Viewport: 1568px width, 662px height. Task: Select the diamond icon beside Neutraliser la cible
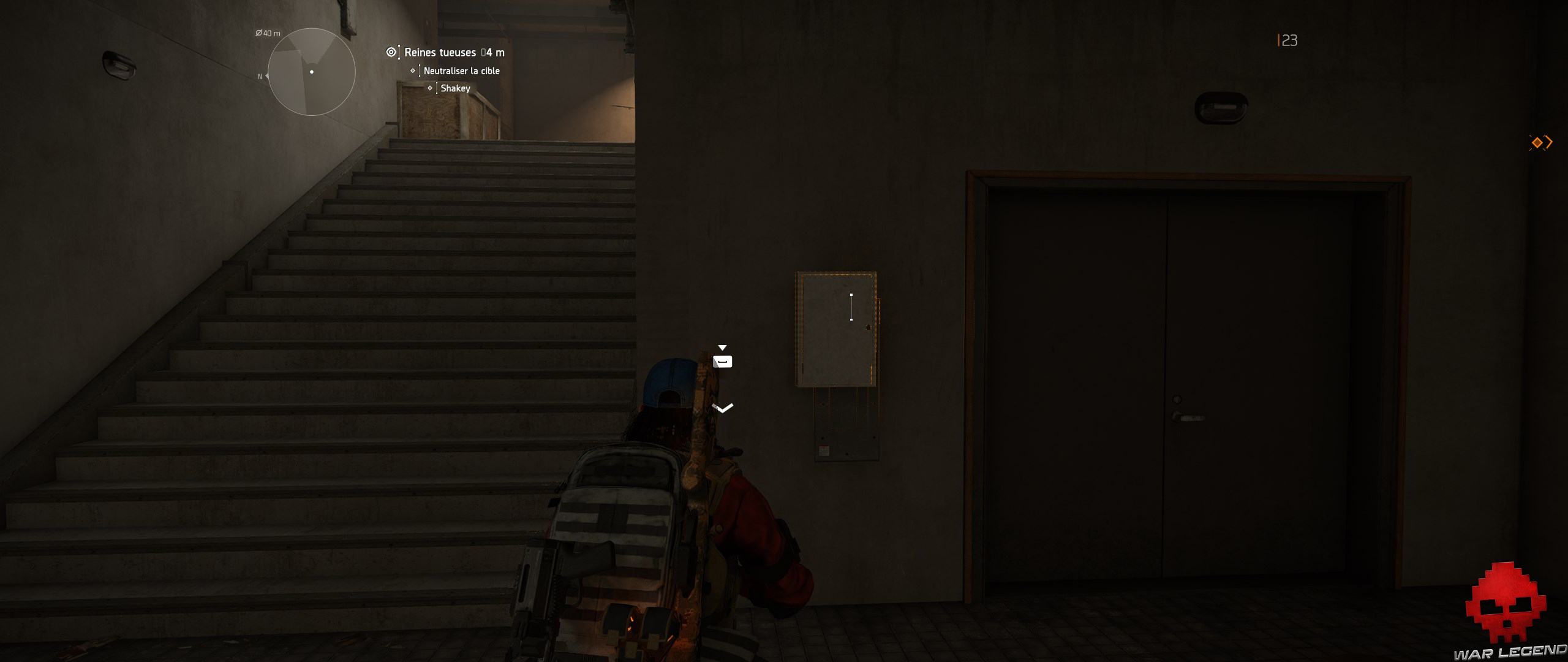(x=412, y=71)
